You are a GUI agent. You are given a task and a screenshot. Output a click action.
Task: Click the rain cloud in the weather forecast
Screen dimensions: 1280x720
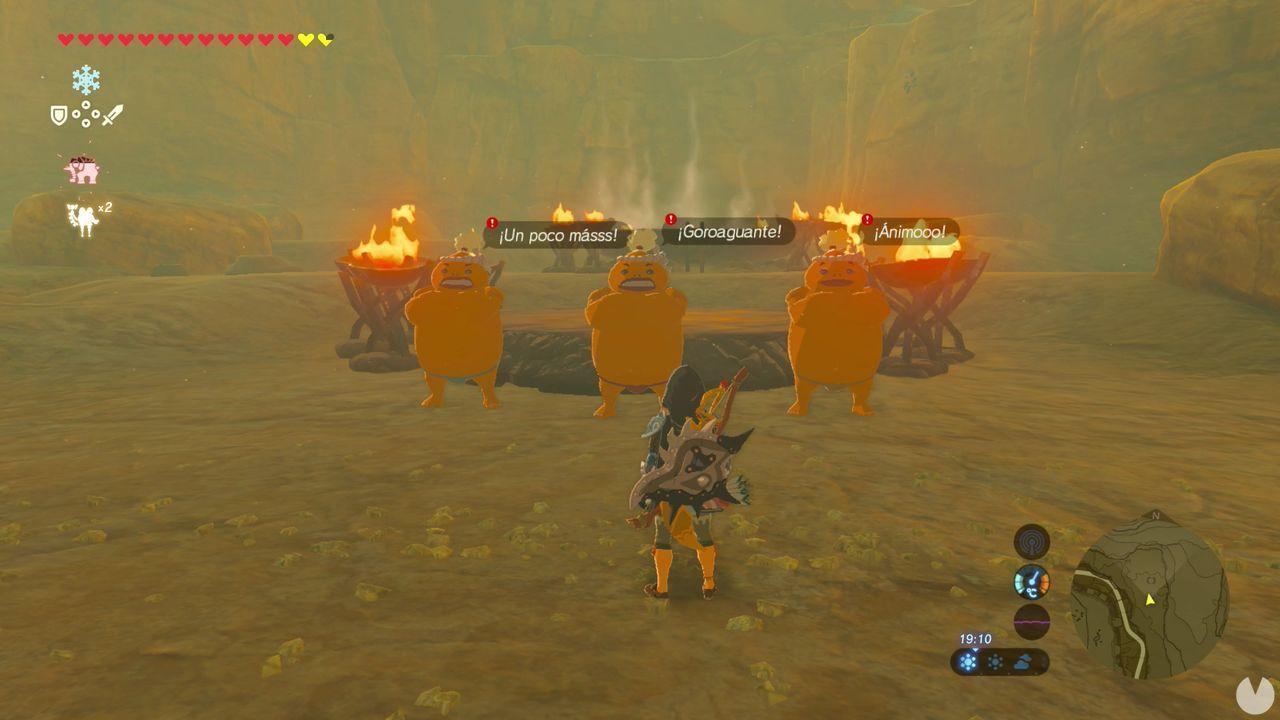point(1024,660)
